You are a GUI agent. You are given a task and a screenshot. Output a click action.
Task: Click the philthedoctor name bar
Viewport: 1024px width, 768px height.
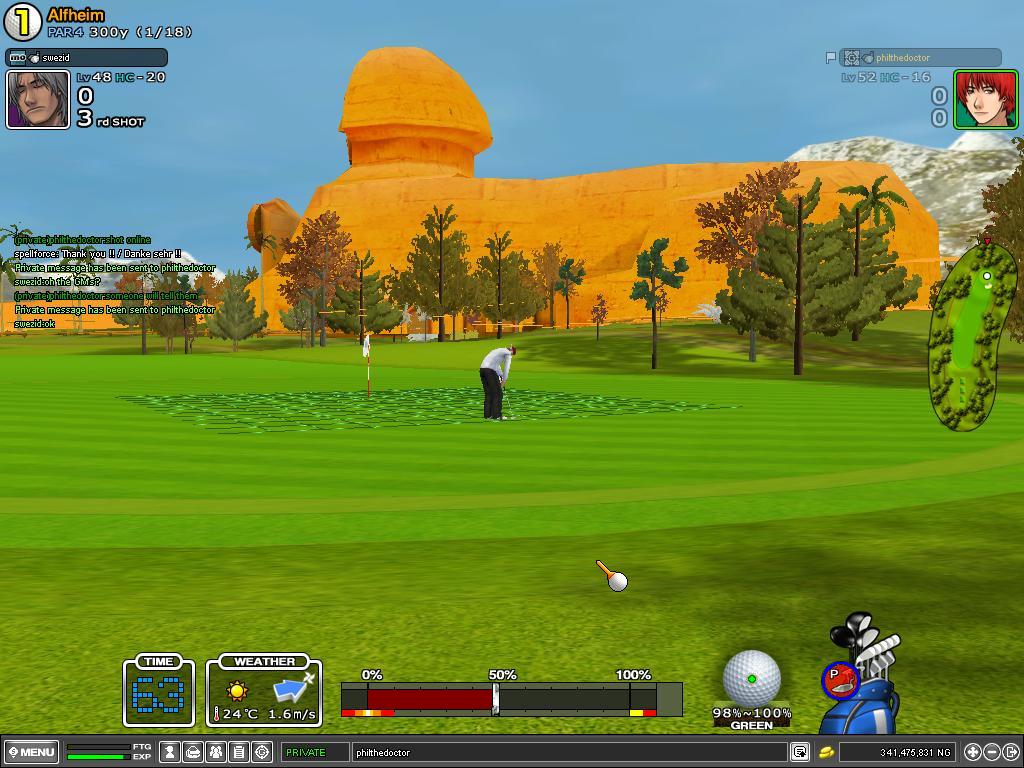pyautogui.click(x=920, y=58)
